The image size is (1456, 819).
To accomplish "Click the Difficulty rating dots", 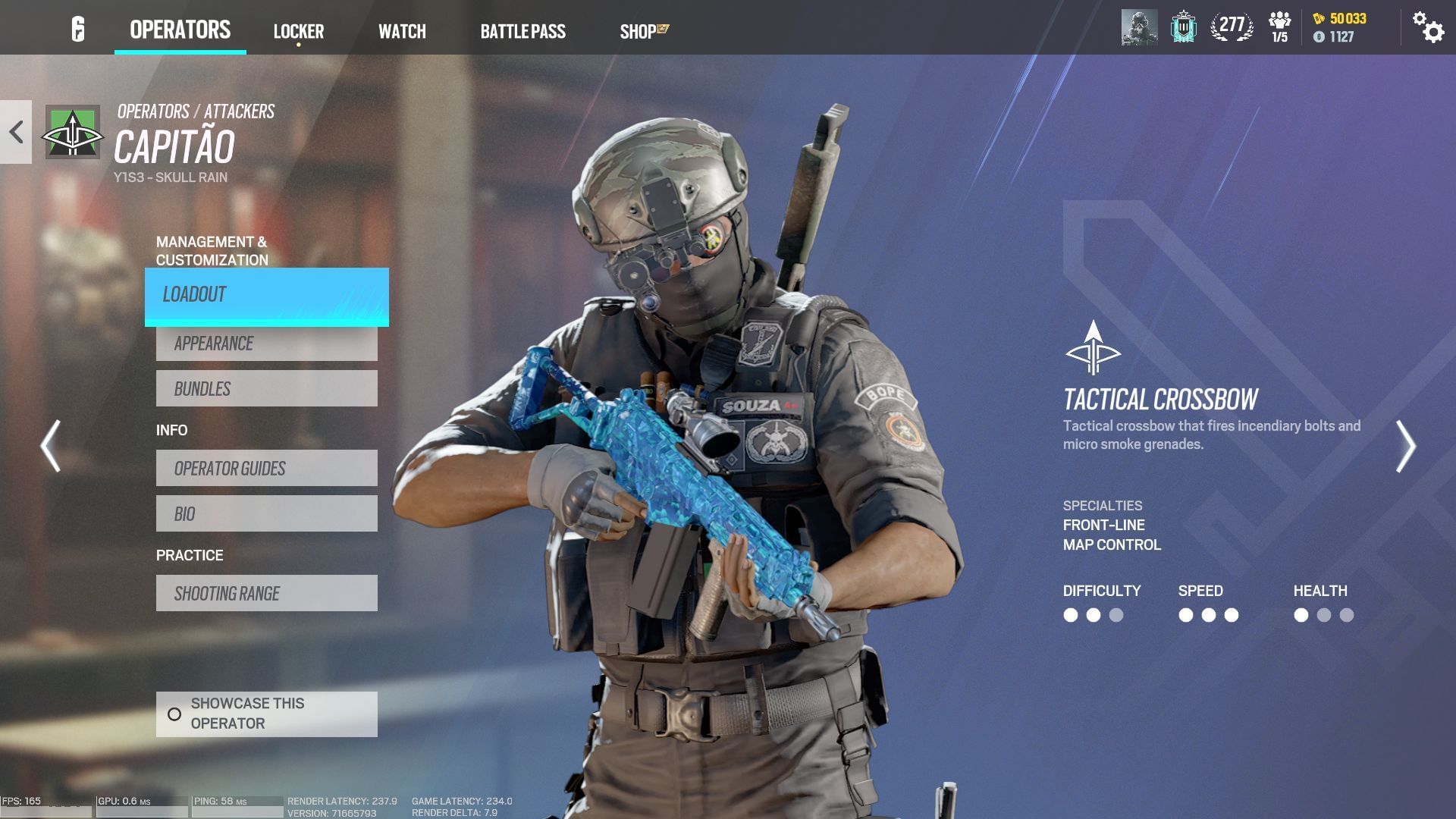I will (1092, 615).
